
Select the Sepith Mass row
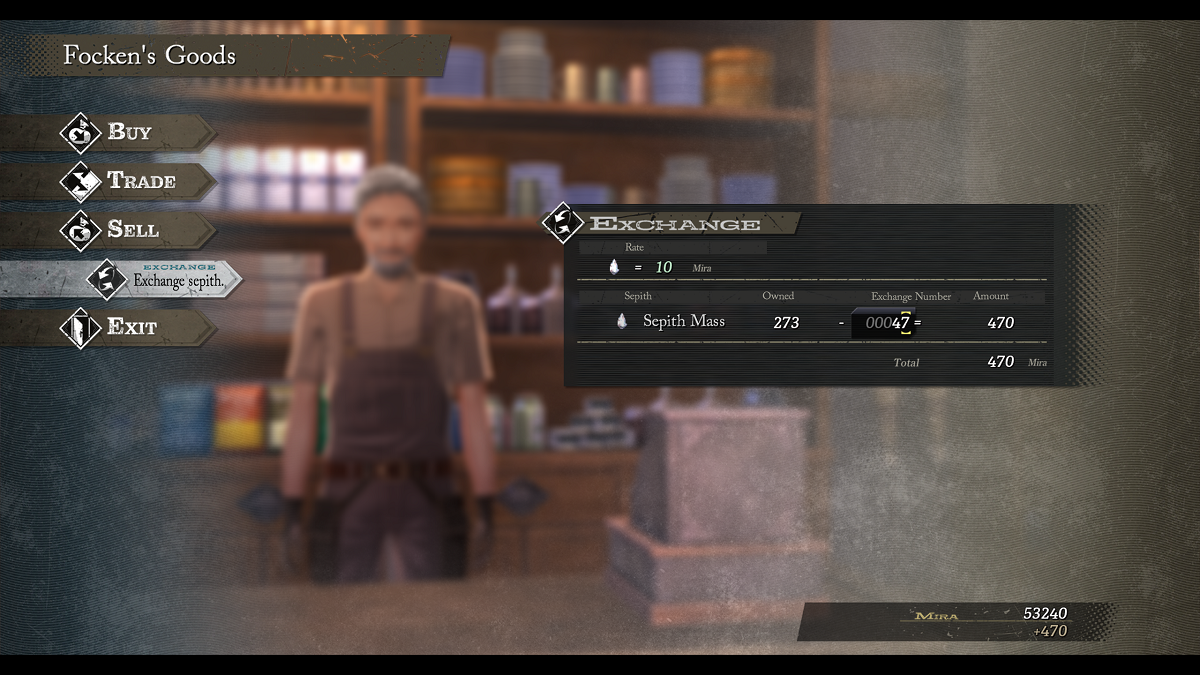click(x=683, y=322)
